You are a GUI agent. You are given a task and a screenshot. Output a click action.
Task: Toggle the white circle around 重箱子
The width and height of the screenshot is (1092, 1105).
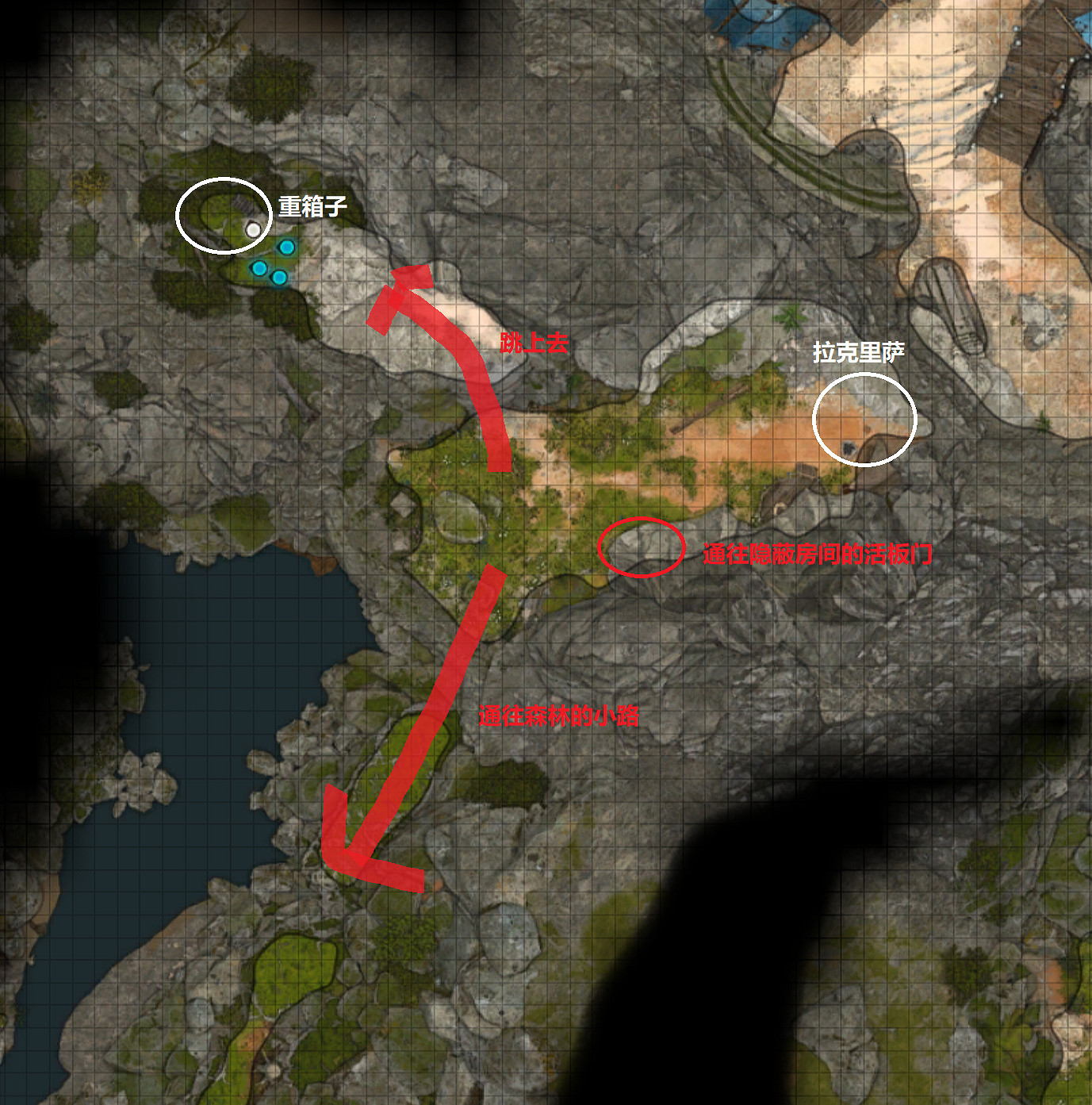pos(224,214)
